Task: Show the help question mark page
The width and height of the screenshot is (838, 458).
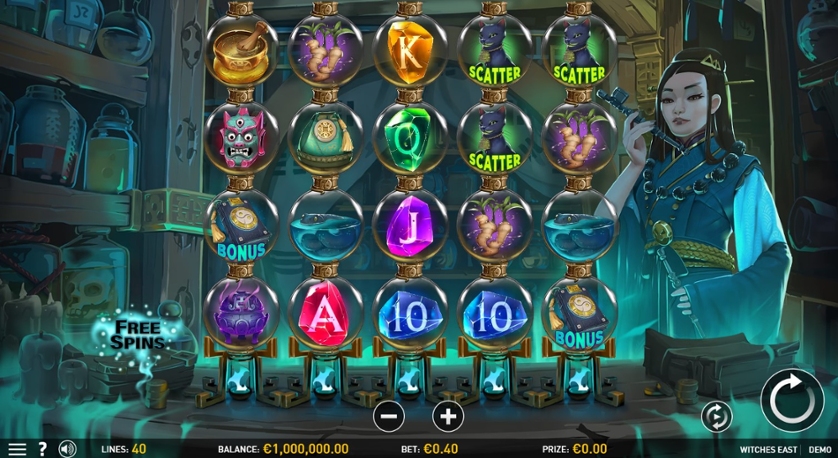Action: point(43,449)
